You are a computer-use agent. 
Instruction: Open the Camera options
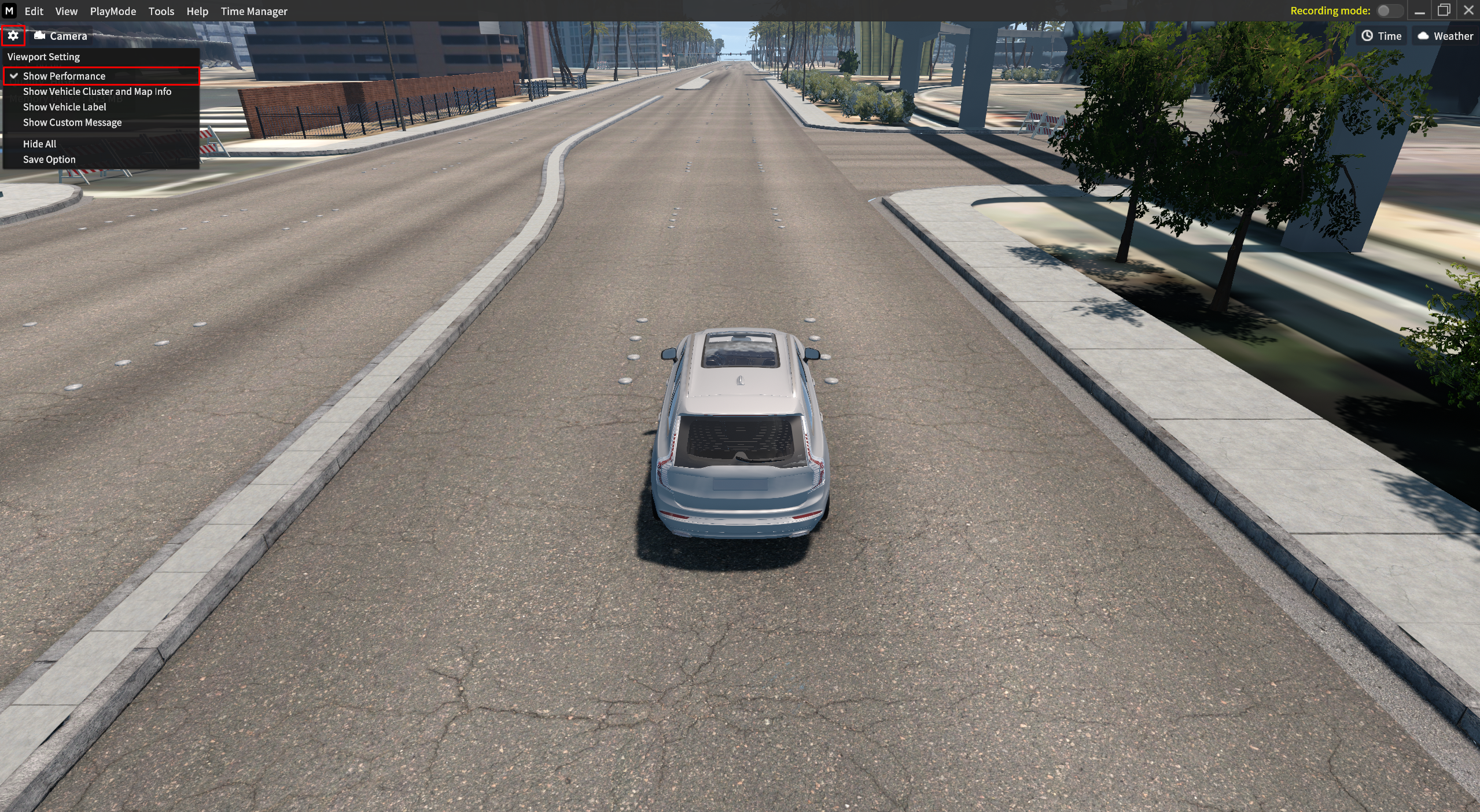click(61, 36)
